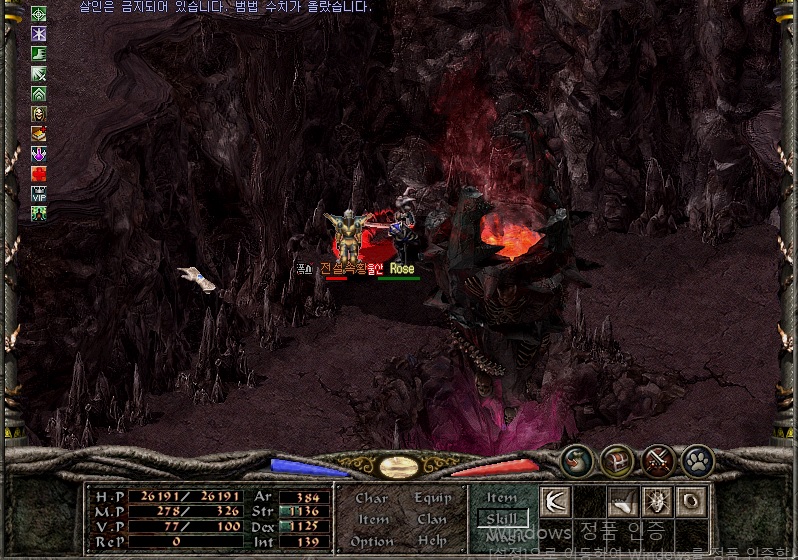
Task: Select the Skill tab
Action: tap(502, 518)
